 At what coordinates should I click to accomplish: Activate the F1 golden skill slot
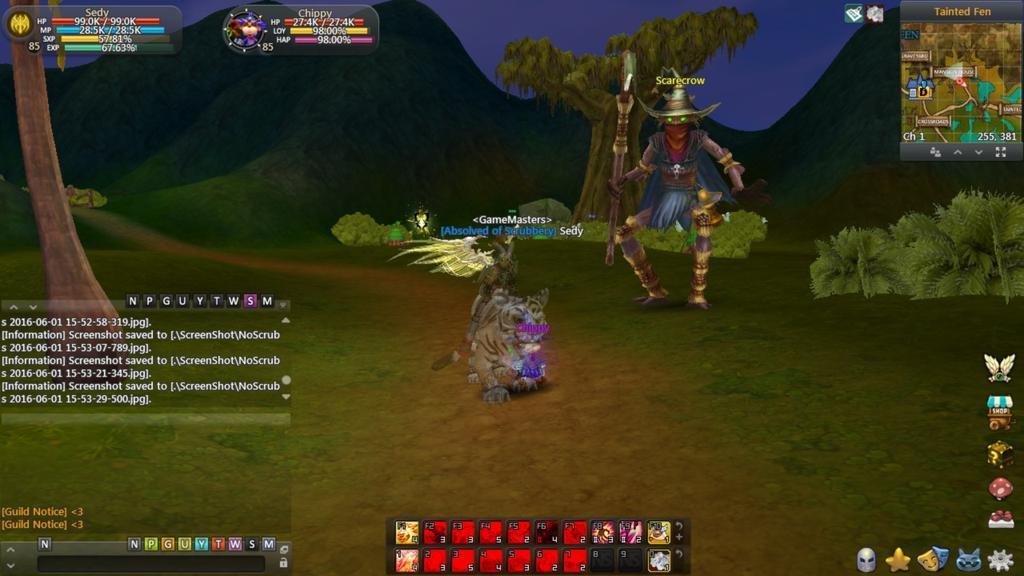[407, 532]
